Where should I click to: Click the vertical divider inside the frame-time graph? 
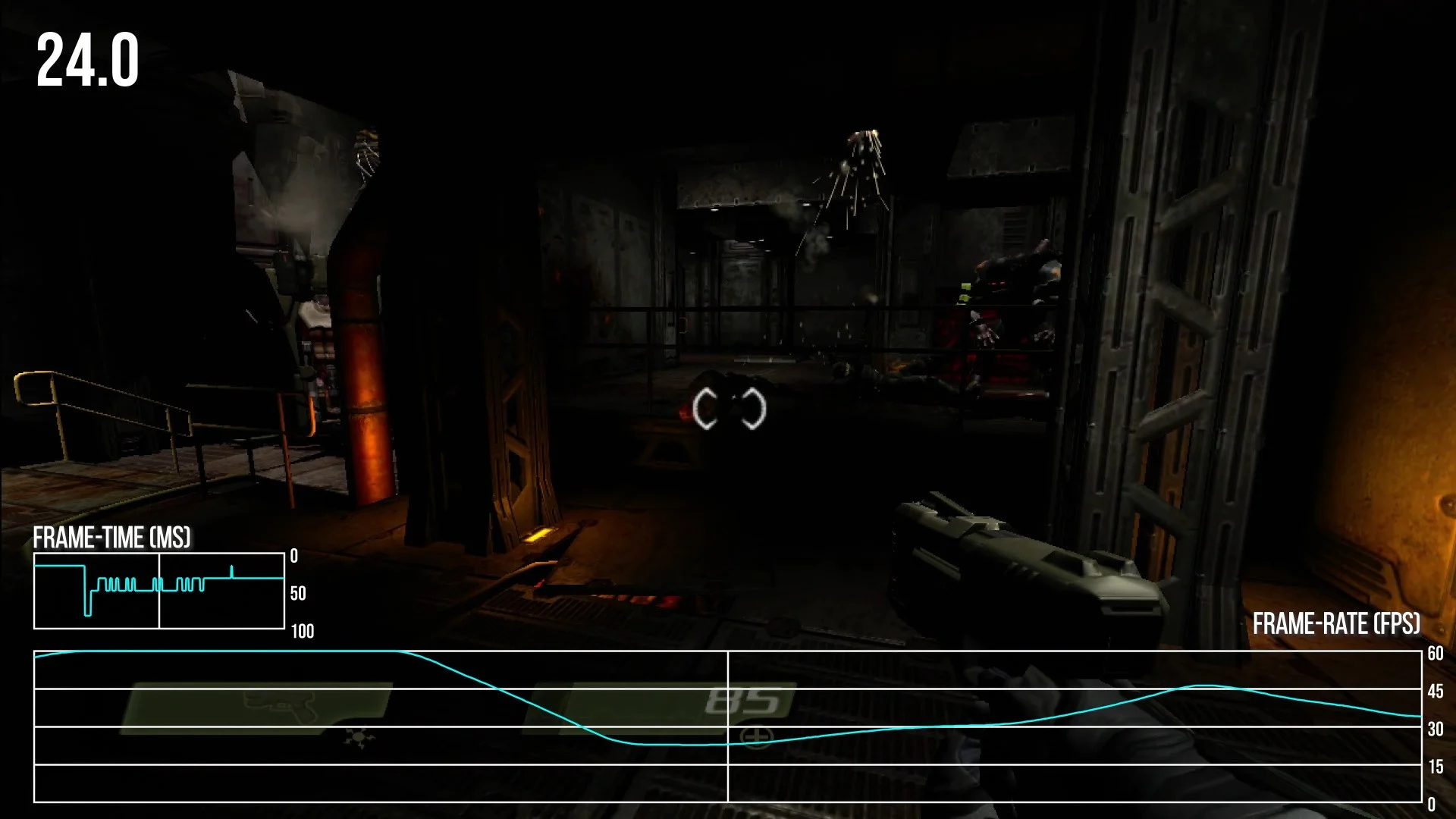point(160,593)
